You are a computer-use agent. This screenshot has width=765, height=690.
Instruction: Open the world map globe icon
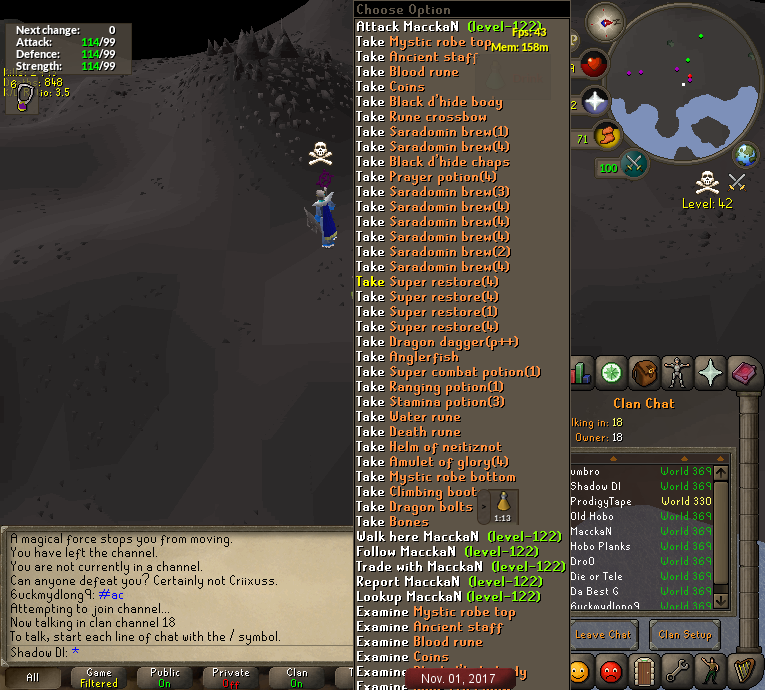pyautogui.click(x=746, y=155)
